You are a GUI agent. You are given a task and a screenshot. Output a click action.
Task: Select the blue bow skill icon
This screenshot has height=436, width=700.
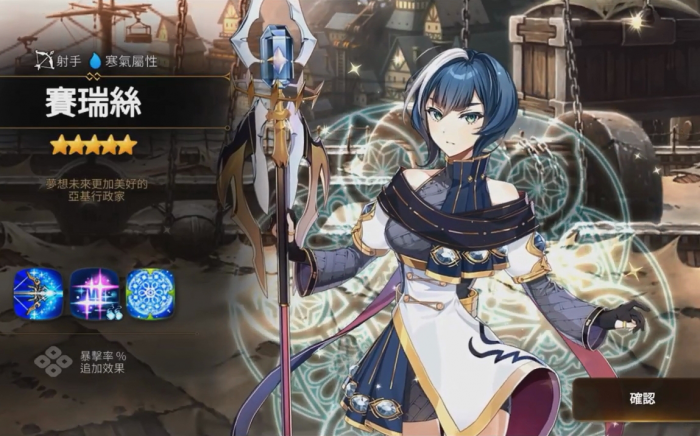click(x=38, y=294)
